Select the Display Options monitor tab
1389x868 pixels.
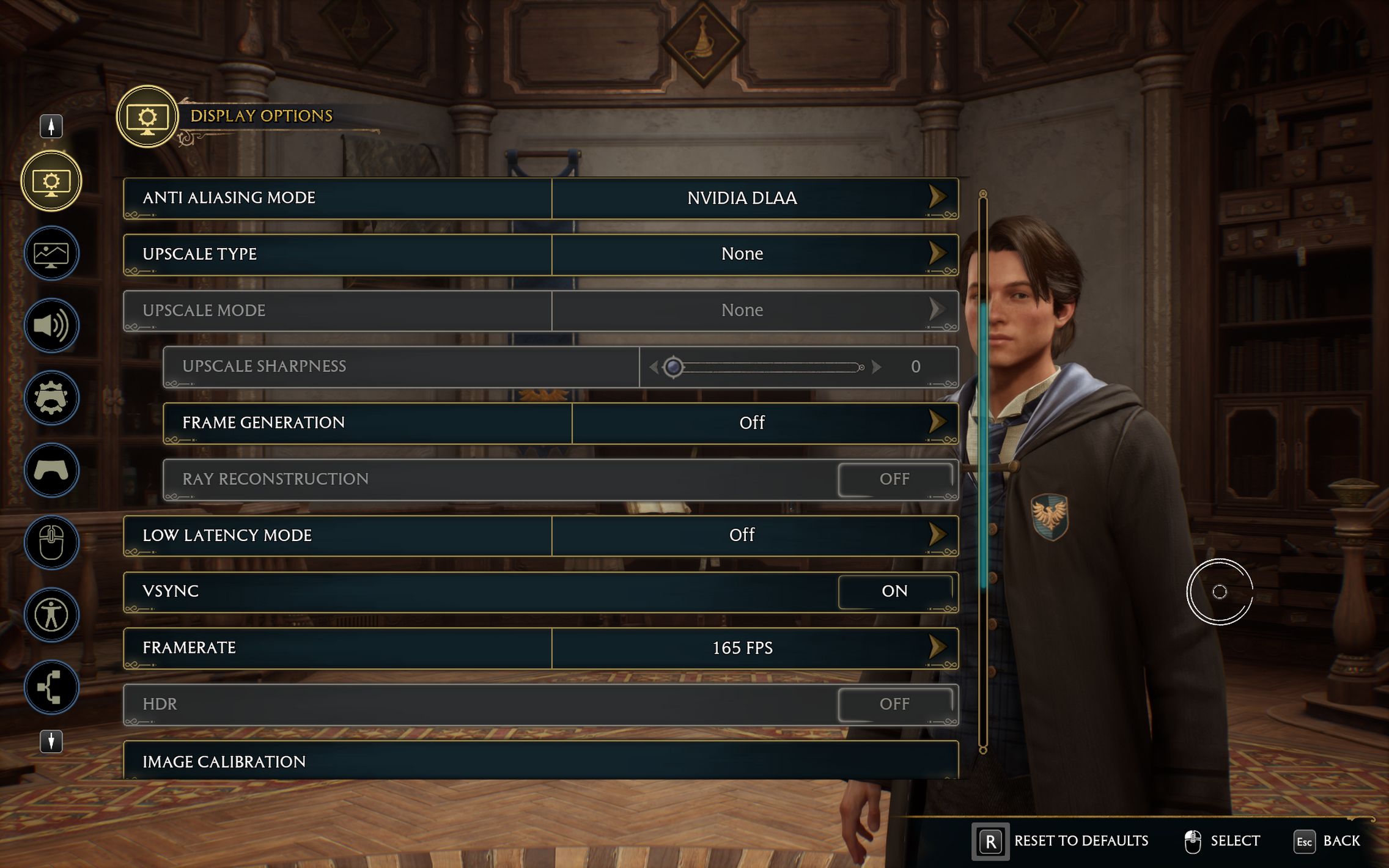tap(51, 182)
